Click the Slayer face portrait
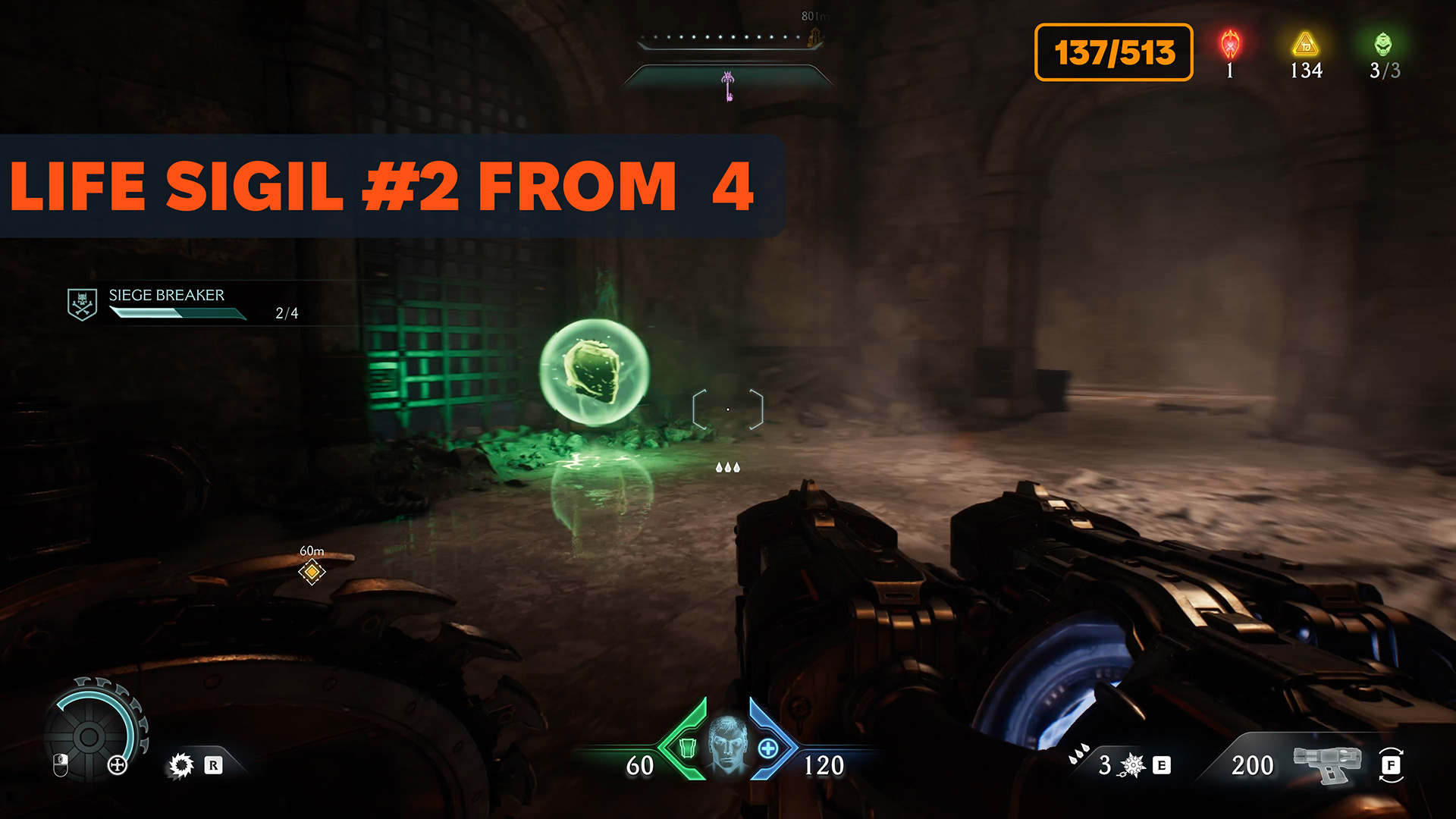Image resolution: width=1456 pixels, height=819 pixels. [x=727, y=744]
